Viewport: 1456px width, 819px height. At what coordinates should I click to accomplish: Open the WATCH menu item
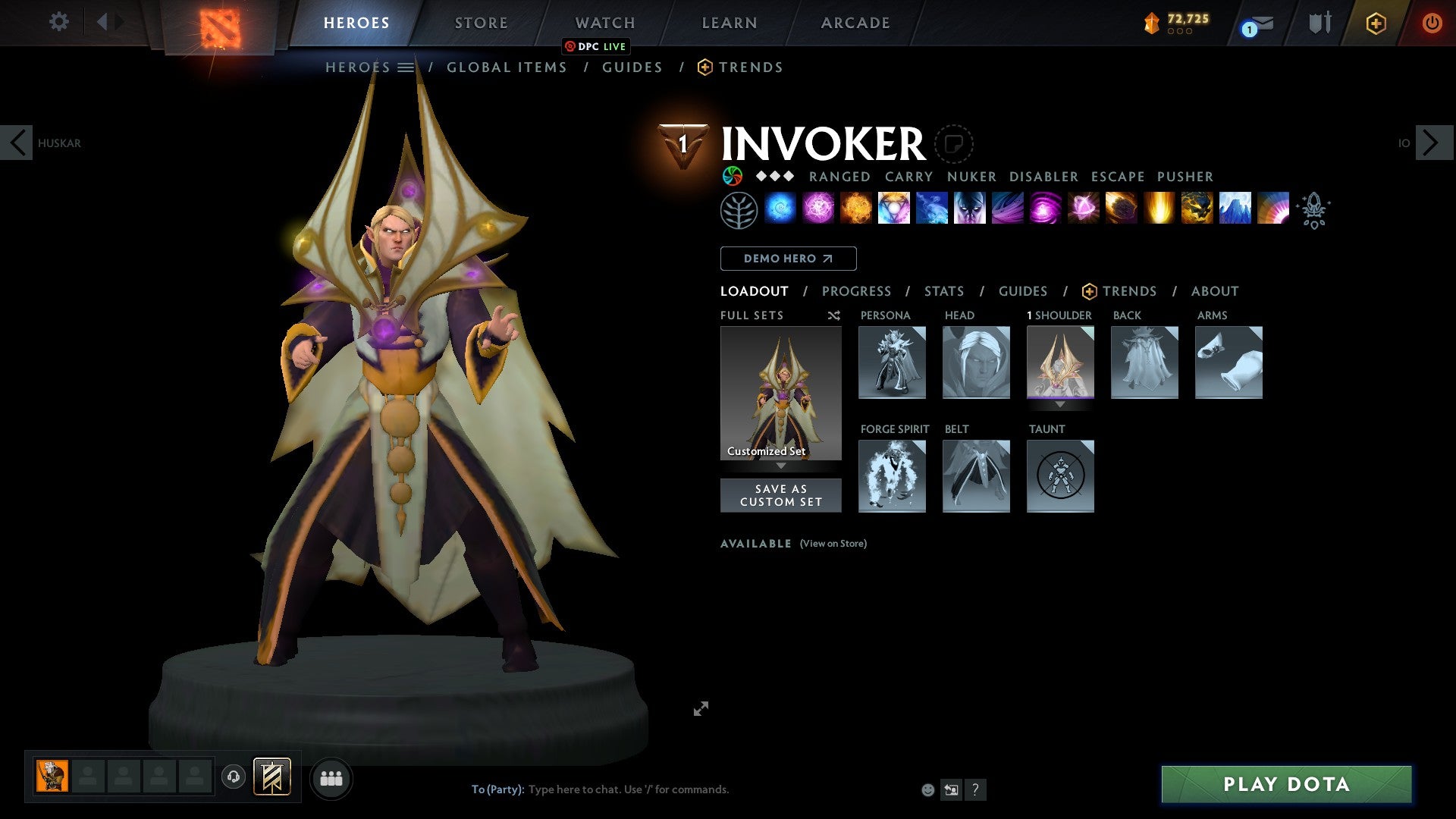604,23
